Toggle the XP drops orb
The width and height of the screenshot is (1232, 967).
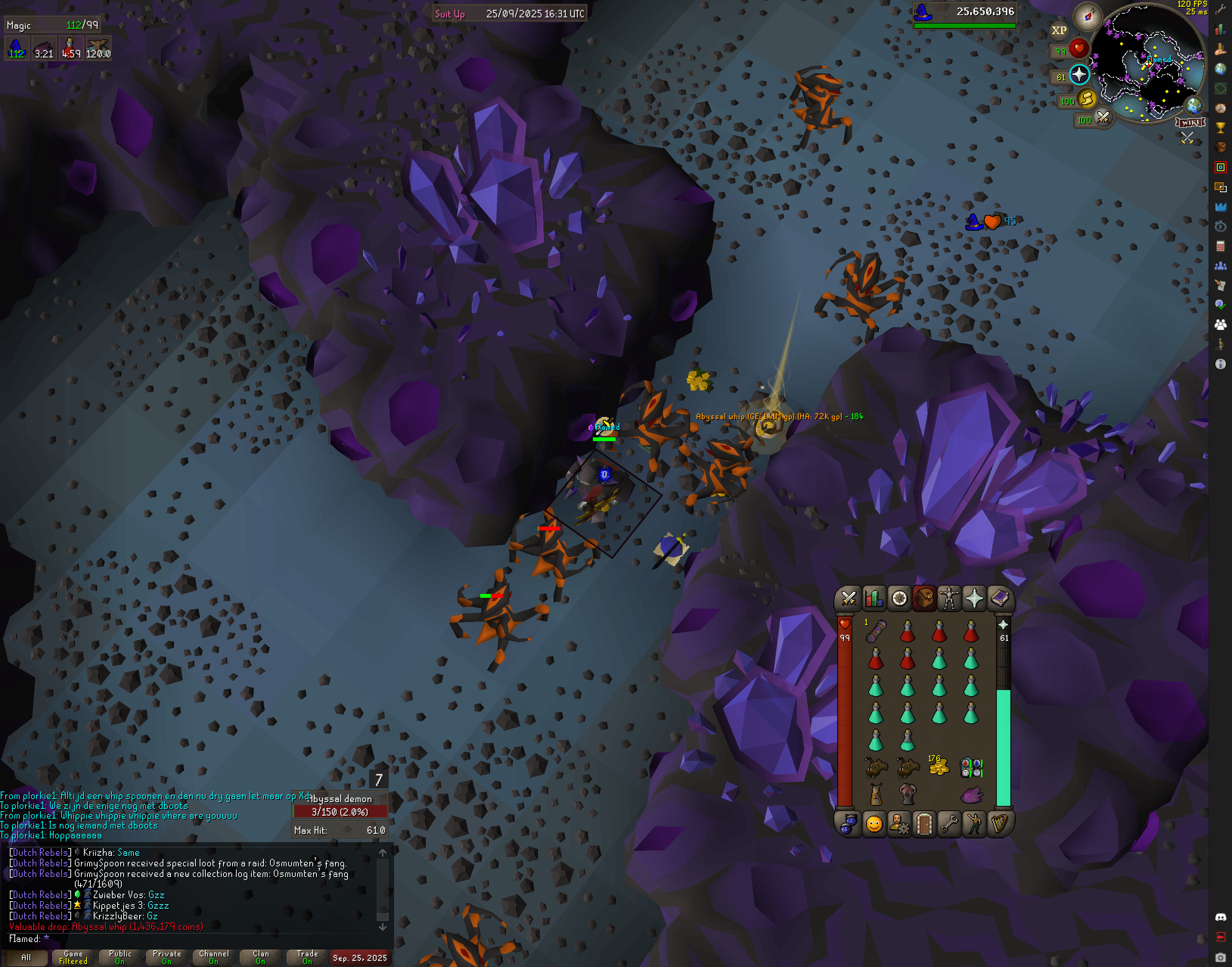[x=1059, y=31]
